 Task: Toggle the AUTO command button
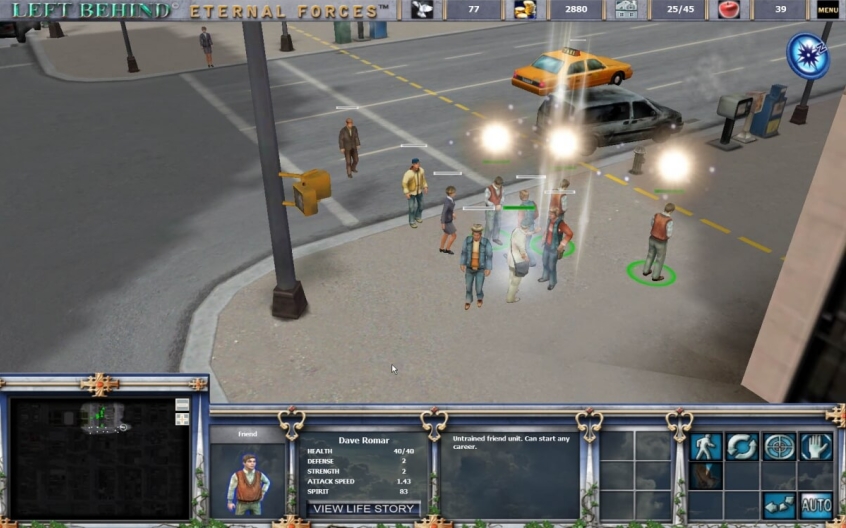(x=816, y=505)
